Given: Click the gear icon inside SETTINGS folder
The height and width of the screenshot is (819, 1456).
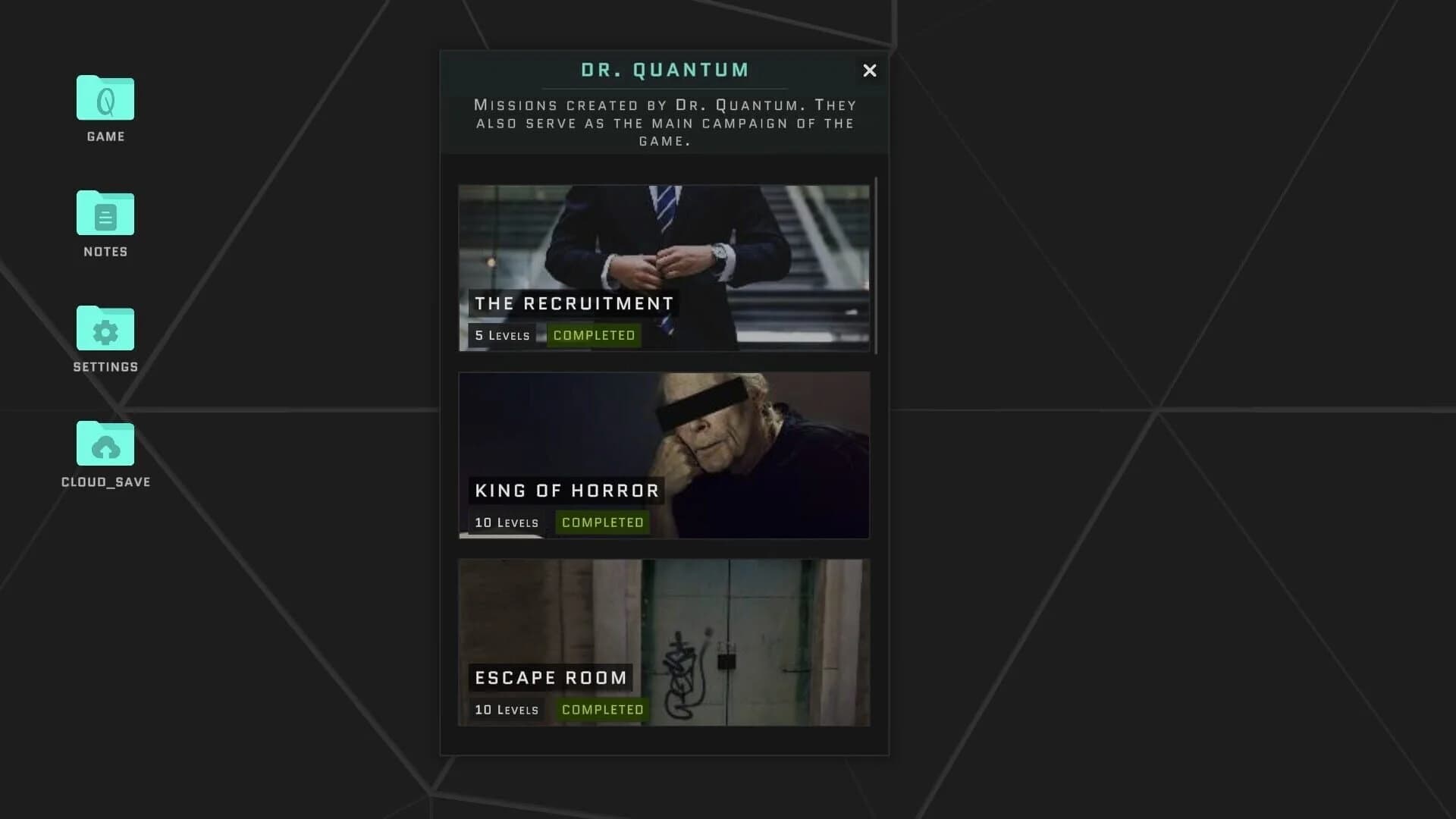Looking at the screenshot, I should point(105,331).
